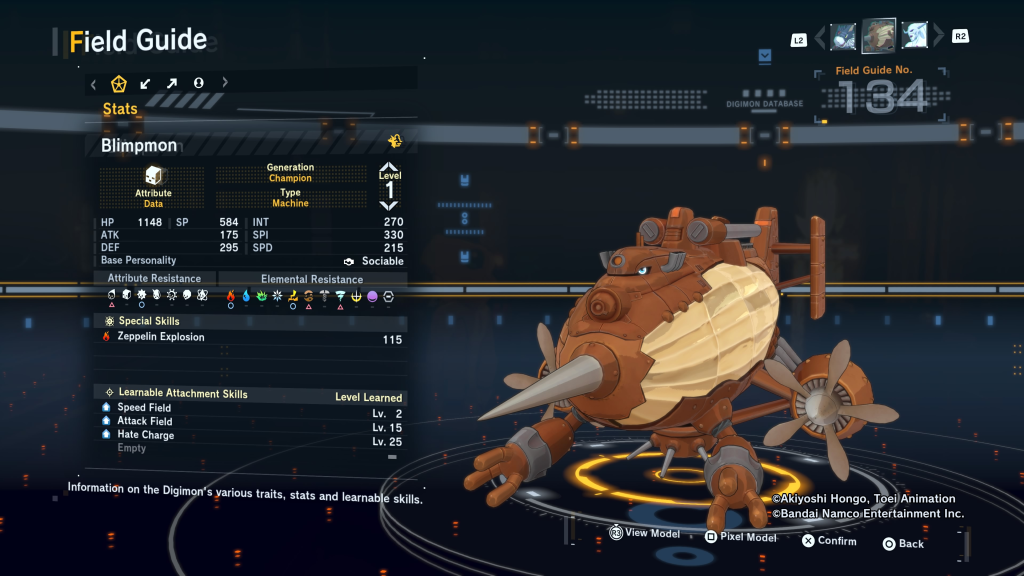Select the pentagon Stats tab icon
Viewport: 1024px width, 576px height.
[119, 83]
